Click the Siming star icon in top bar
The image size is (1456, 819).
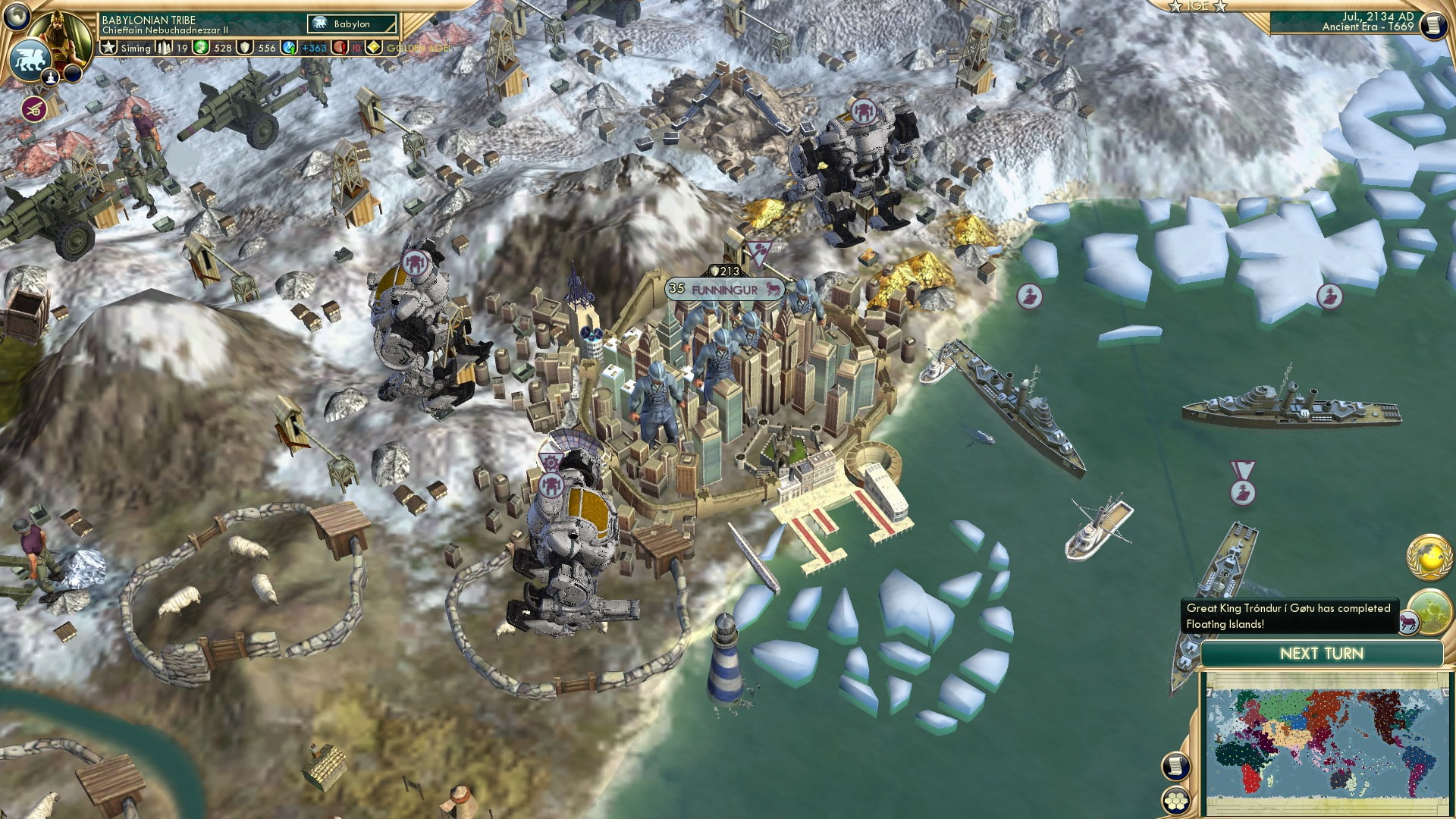click(x=108, y=48)
